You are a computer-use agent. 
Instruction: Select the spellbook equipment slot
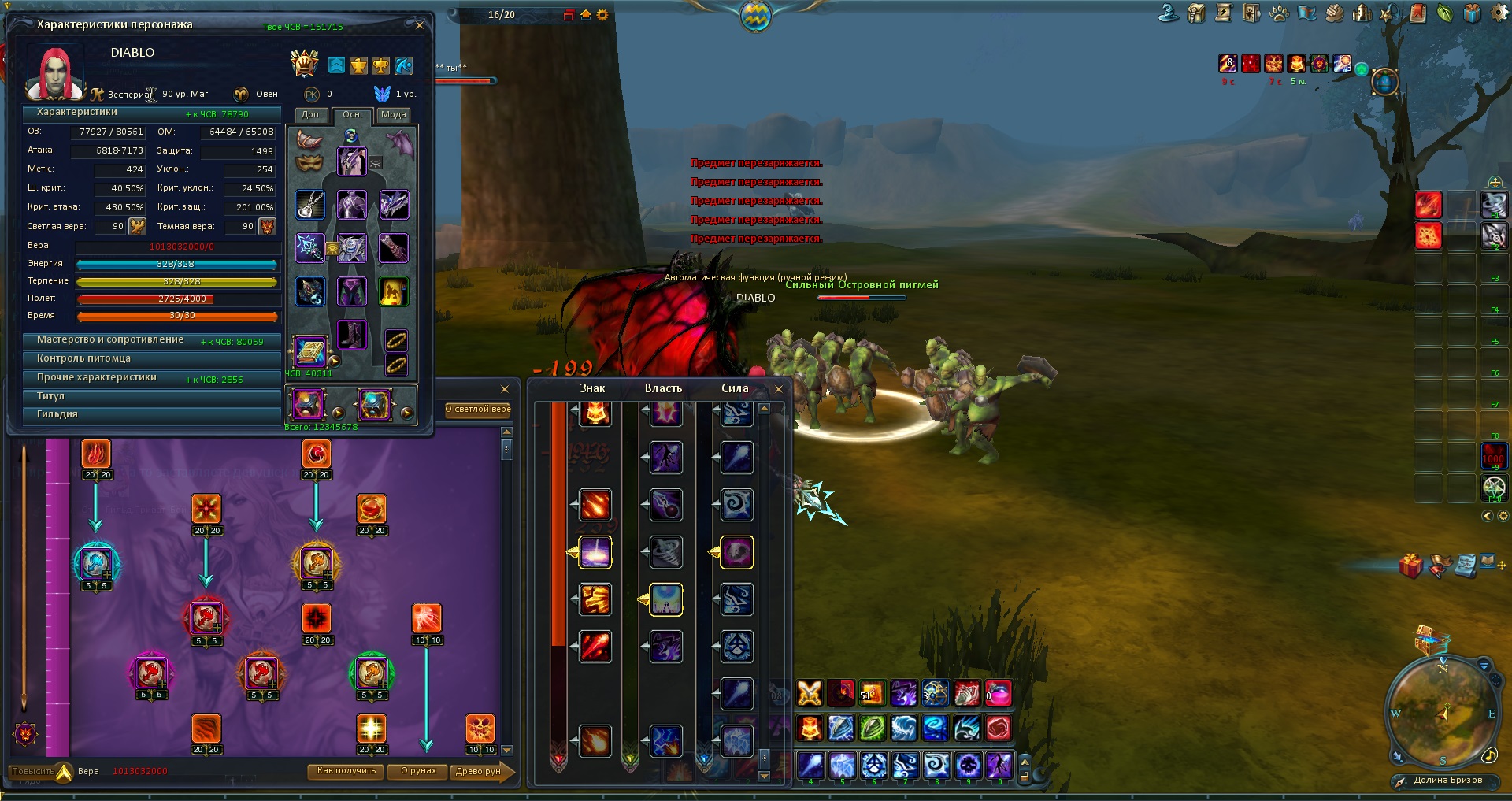click(x=309, y=352)
